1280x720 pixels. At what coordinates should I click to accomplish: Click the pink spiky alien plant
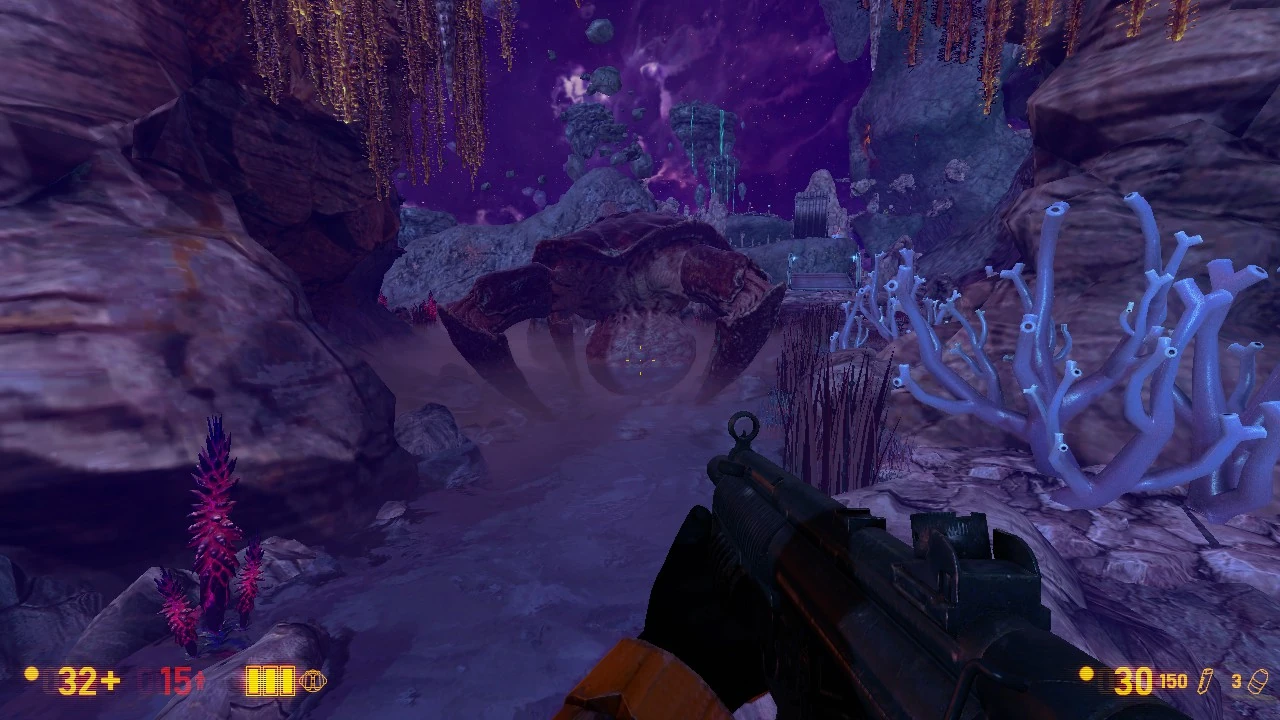[215, 520]
